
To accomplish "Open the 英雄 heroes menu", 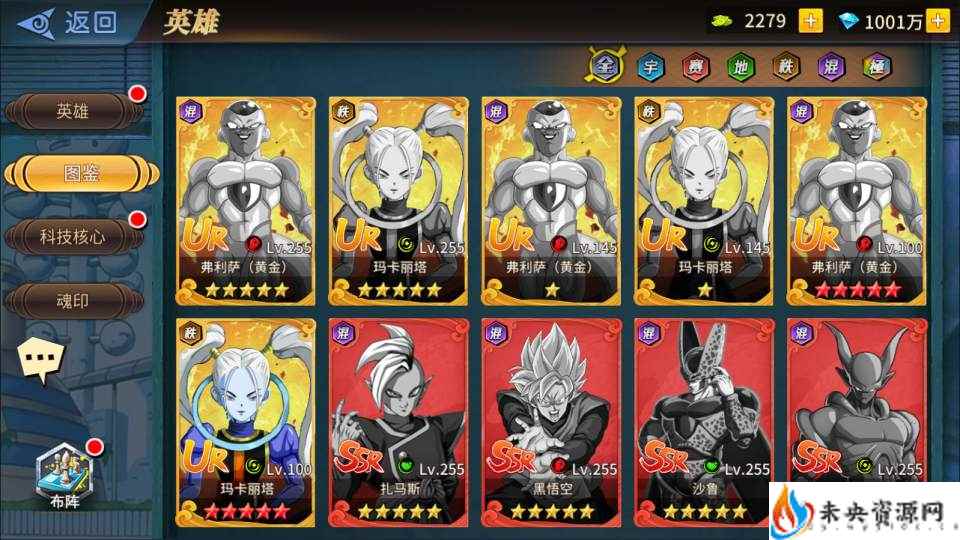I will click(x=72, y=112).
